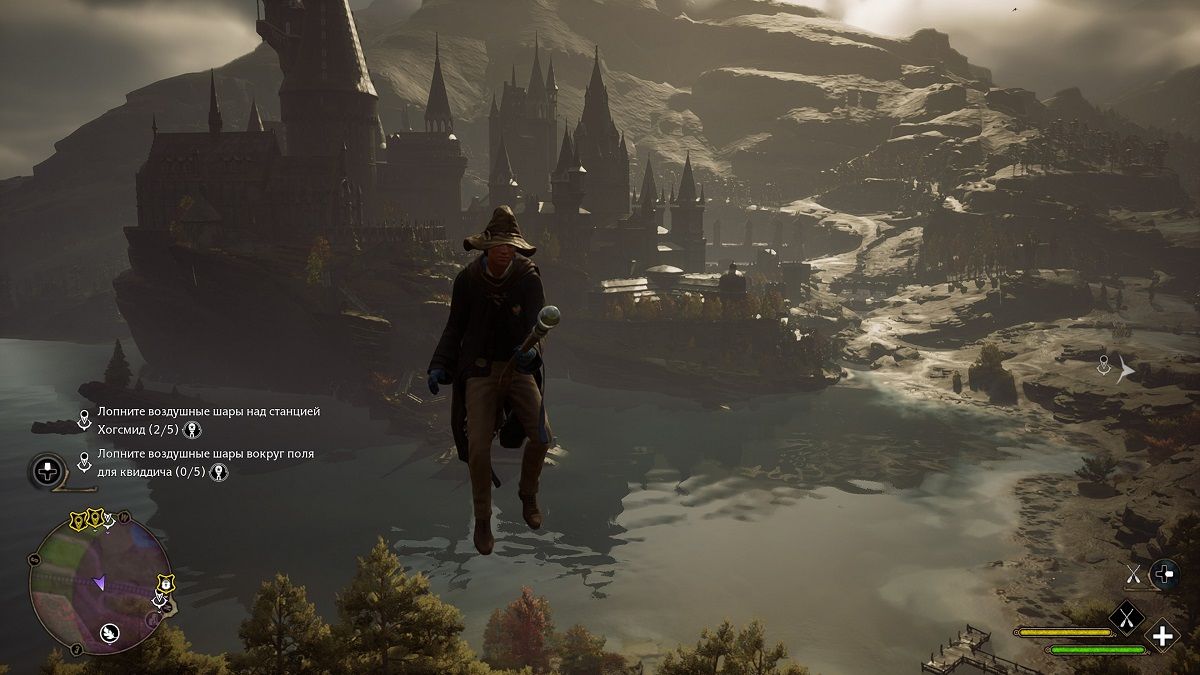The height and width of the screenshot is (675, 1200).
Task: Select the Quidditch pitch balloons objective
Action: coord(205,463)
